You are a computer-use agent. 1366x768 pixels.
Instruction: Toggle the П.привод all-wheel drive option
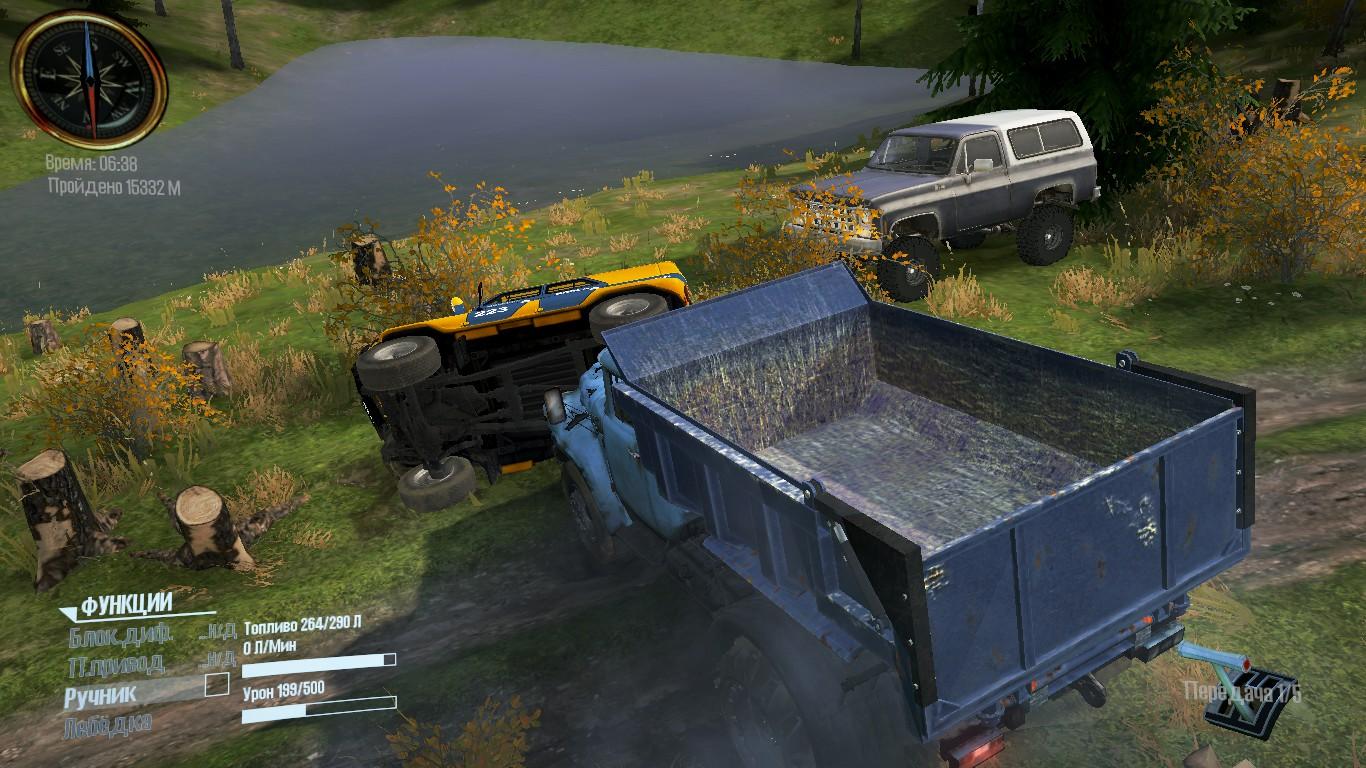pyautogui.click(x=116, y=664)
